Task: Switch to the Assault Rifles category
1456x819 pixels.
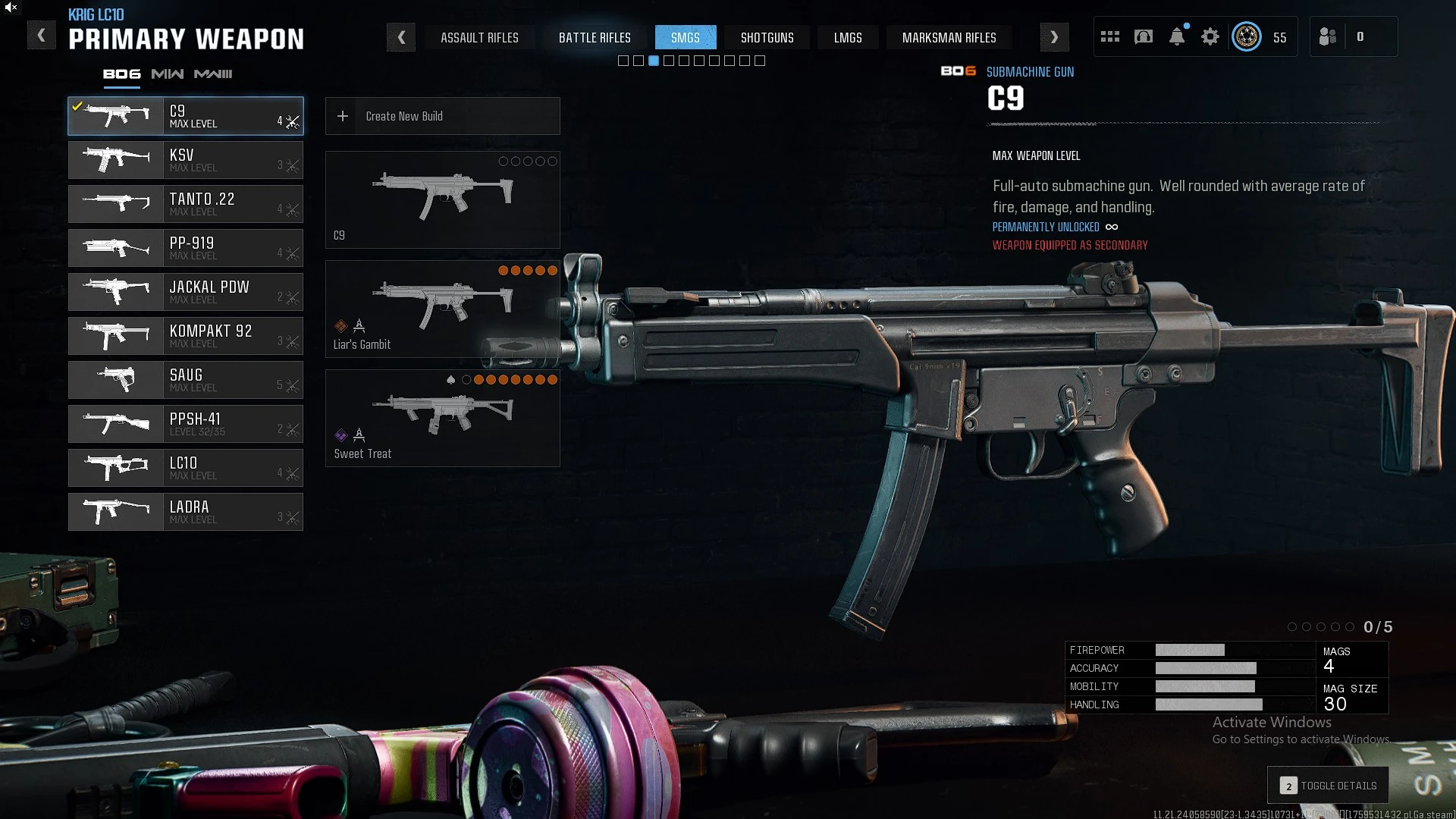Action: 479,37
